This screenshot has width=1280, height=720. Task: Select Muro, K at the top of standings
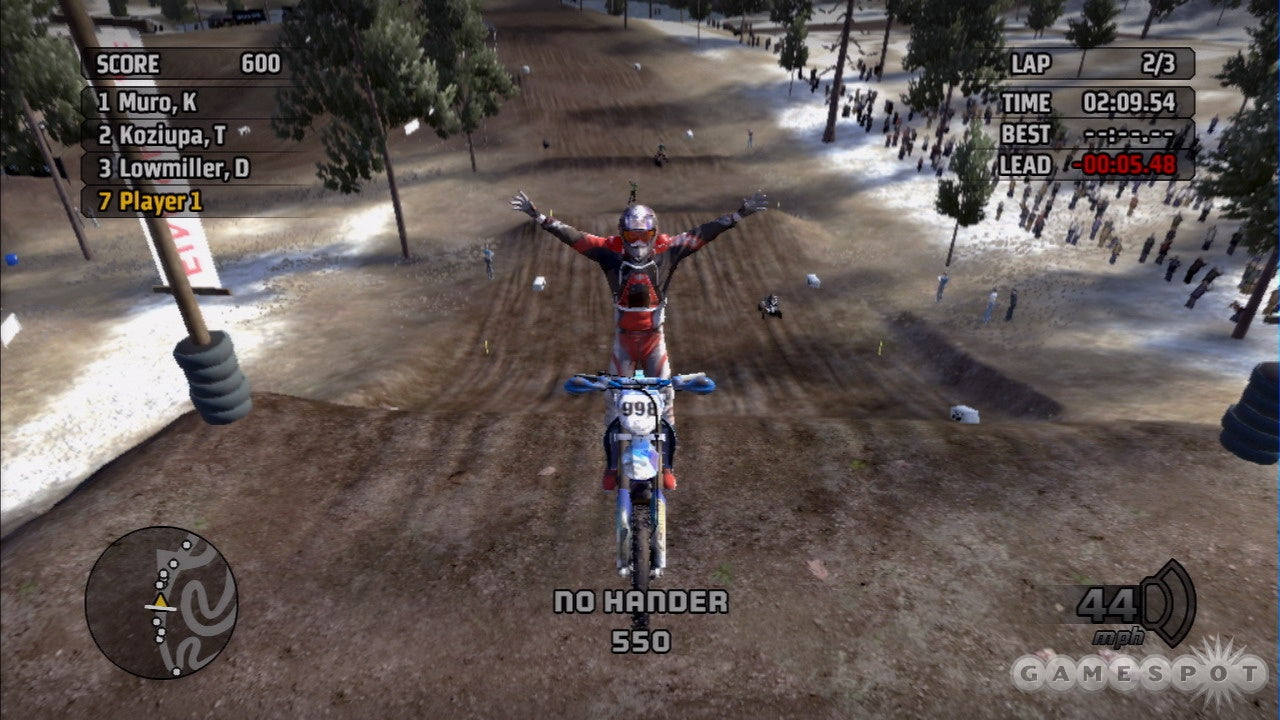pyautogui.click(x=150, y=100)
